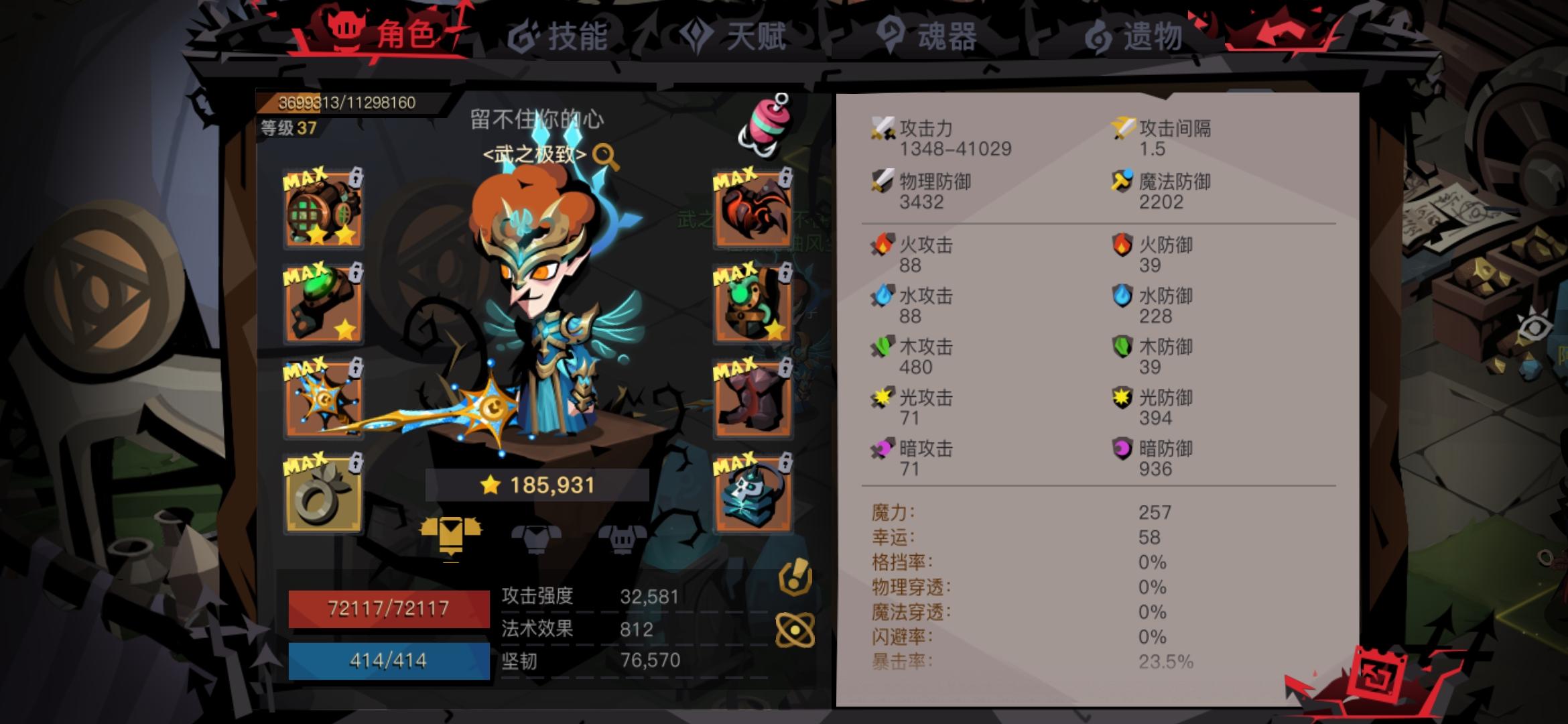Select the gold ring equipment slot
The height and width of the screenshot is (724, 1568).
tap(324, 493)
